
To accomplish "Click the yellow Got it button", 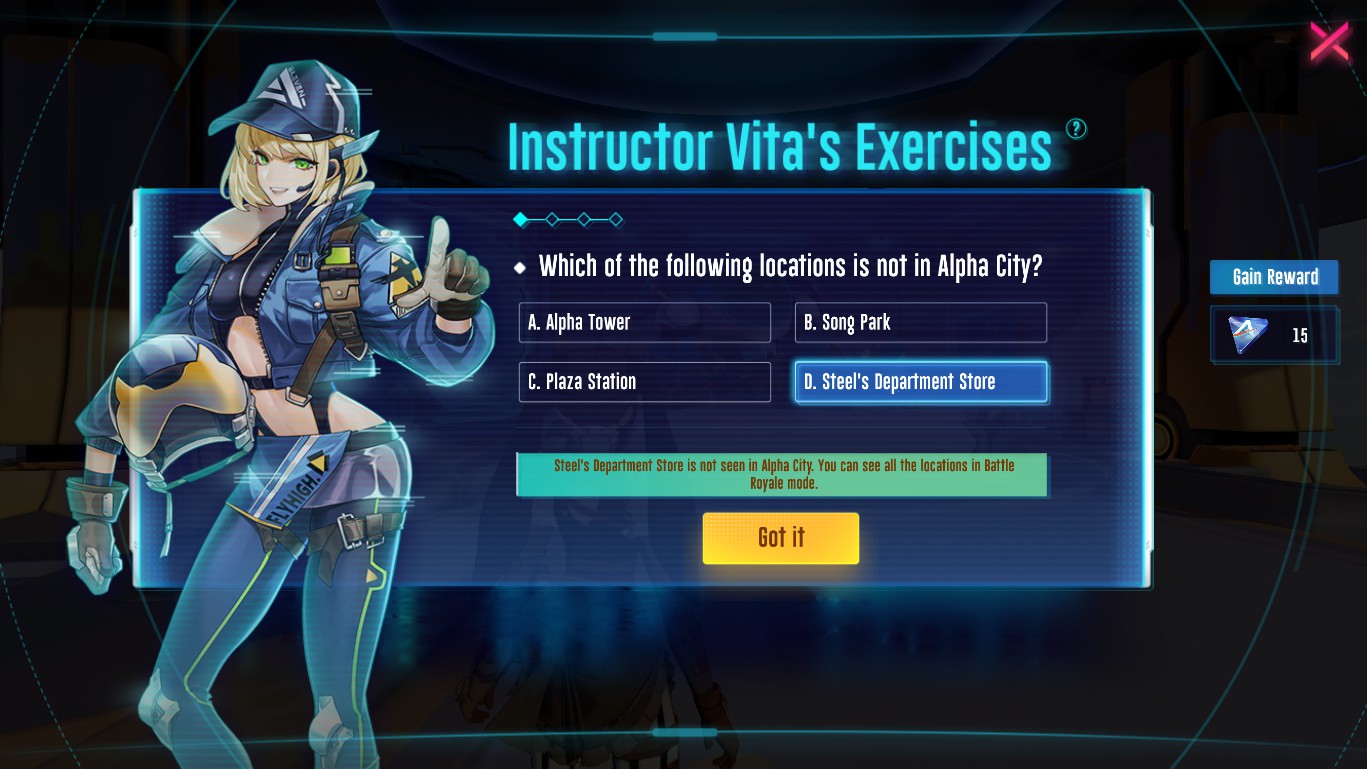I will 780,538.
